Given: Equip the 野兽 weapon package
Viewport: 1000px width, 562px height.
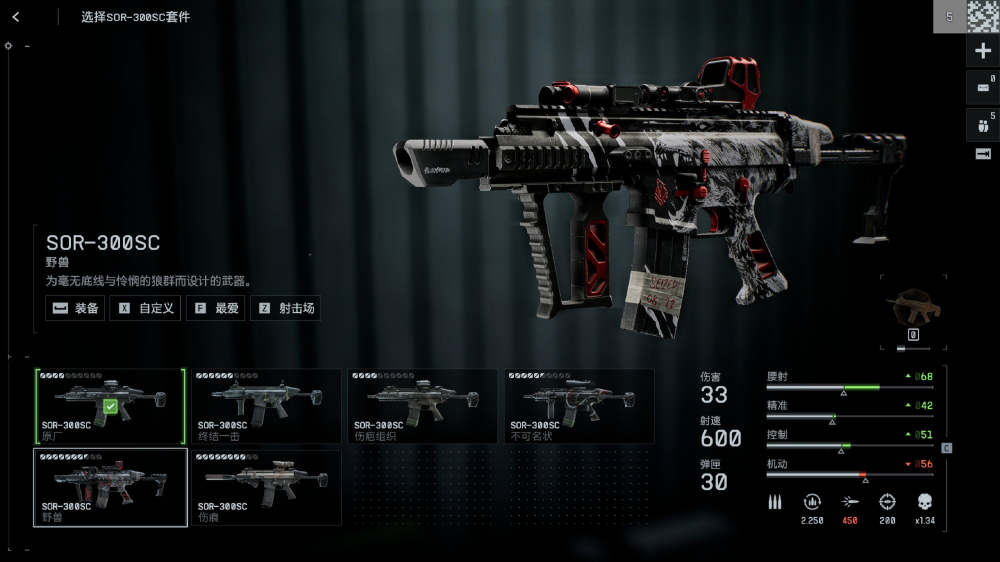Looking at the screenshot, I should pyautogui.click(x=76, y=308).
